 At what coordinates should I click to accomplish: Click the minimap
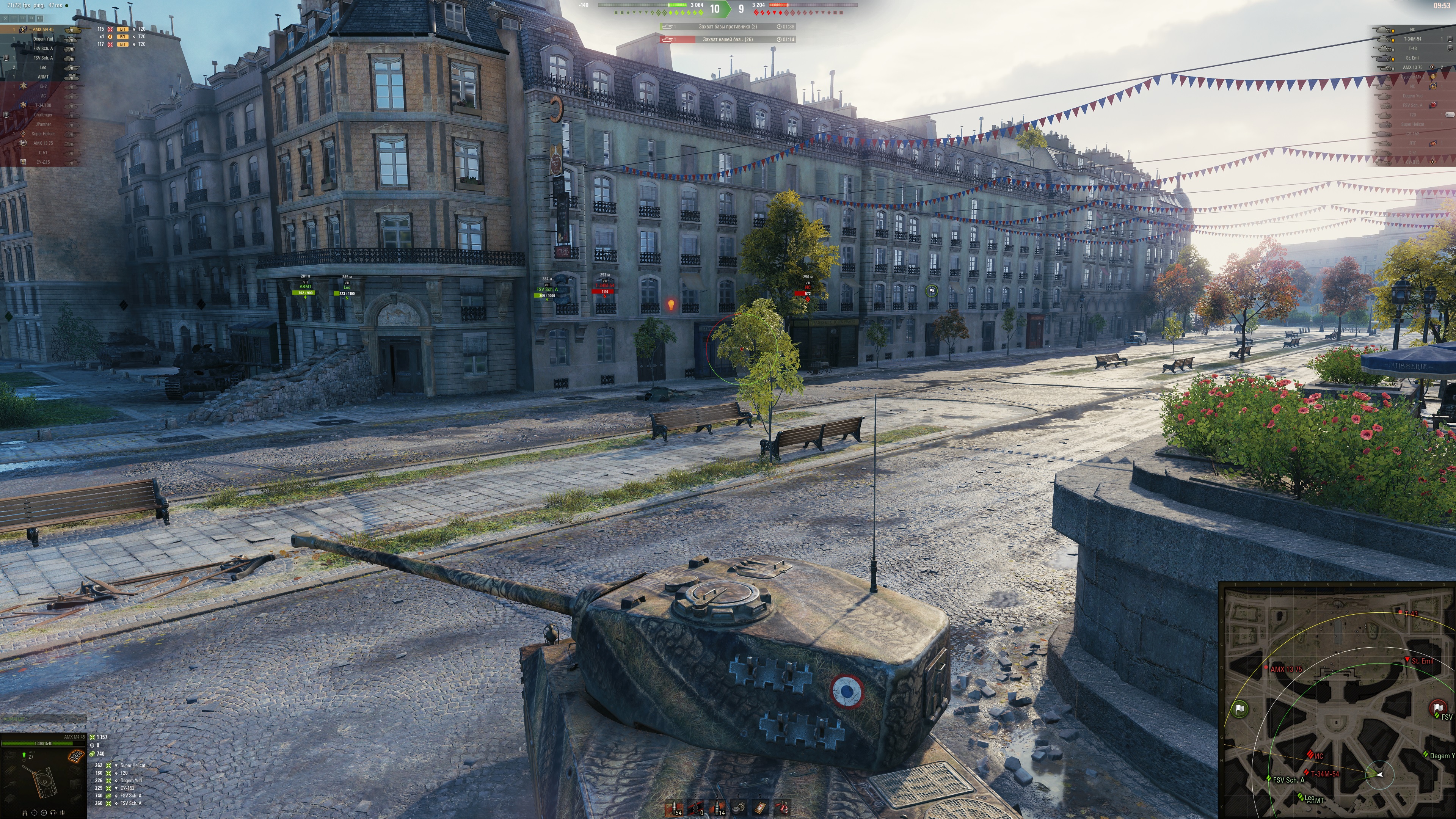pos(1337,701)
